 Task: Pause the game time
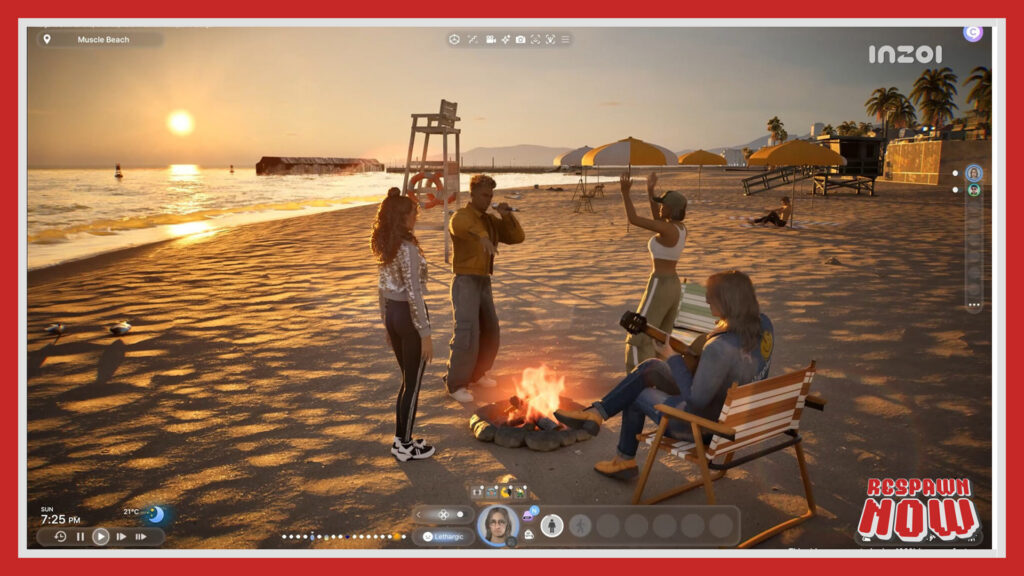(x=81, y=537)
